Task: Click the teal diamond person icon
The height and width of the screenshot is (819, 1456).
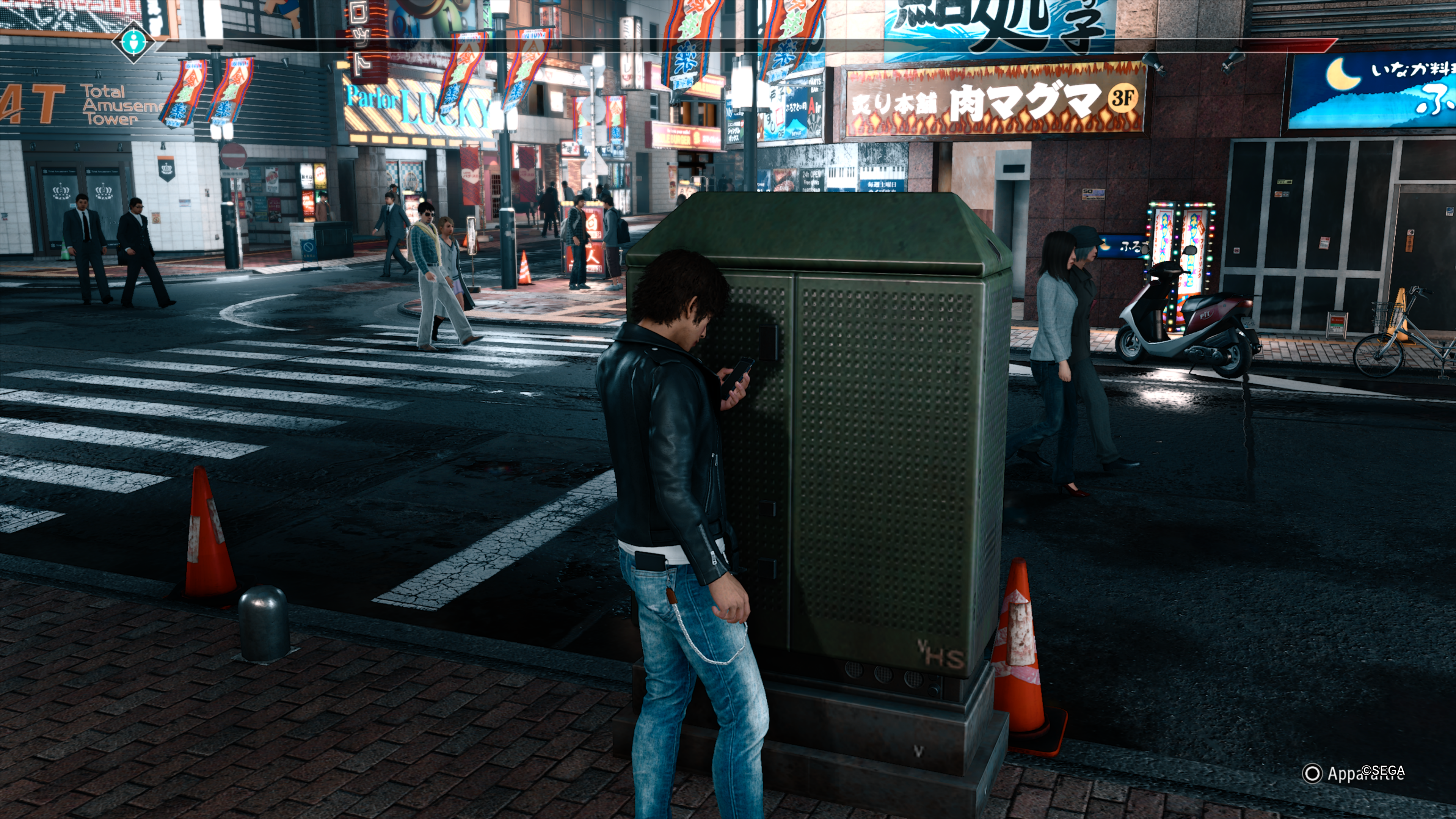Action: pyautogui.click(x=133, y=41)
